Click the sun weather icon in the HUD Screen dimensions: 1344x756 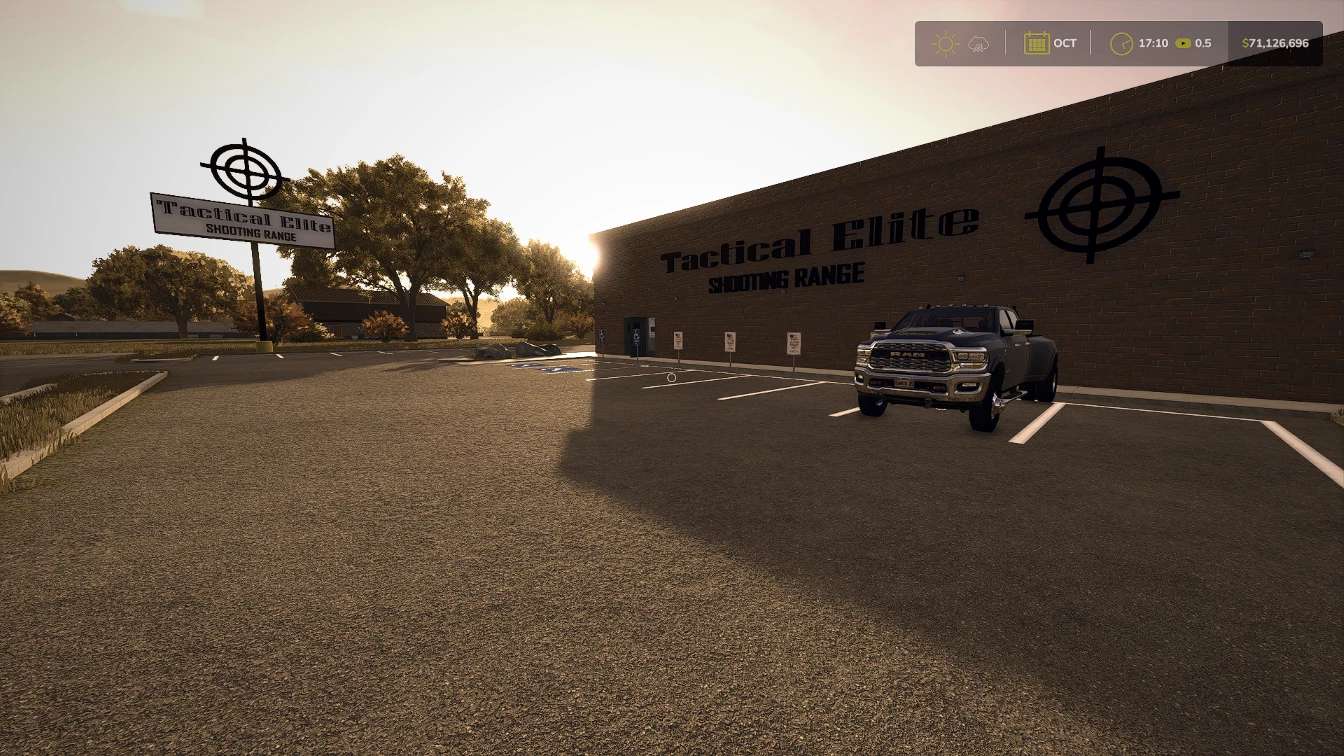(944, 43)
